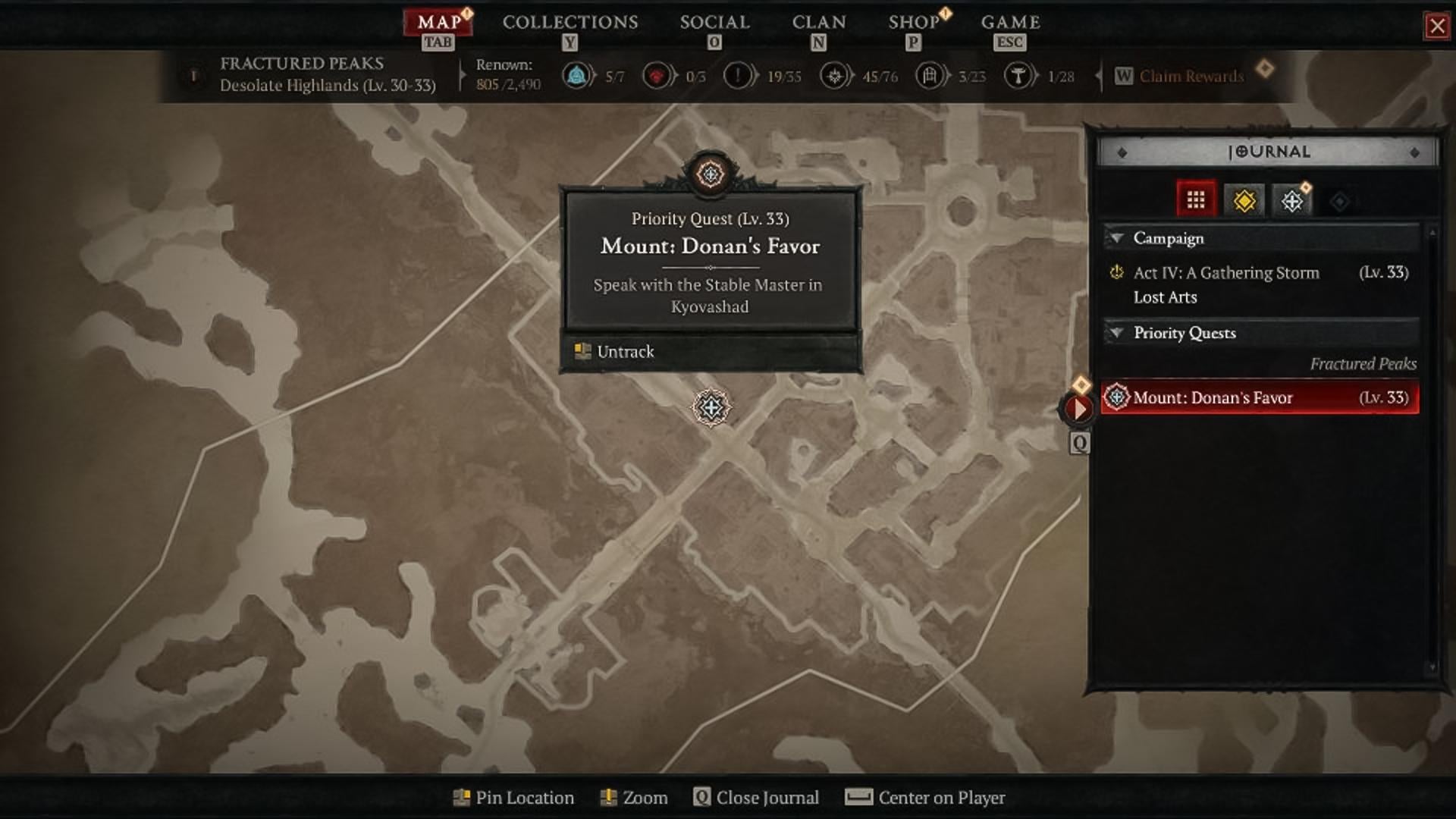Open the Shop tab

pos(914,22)
